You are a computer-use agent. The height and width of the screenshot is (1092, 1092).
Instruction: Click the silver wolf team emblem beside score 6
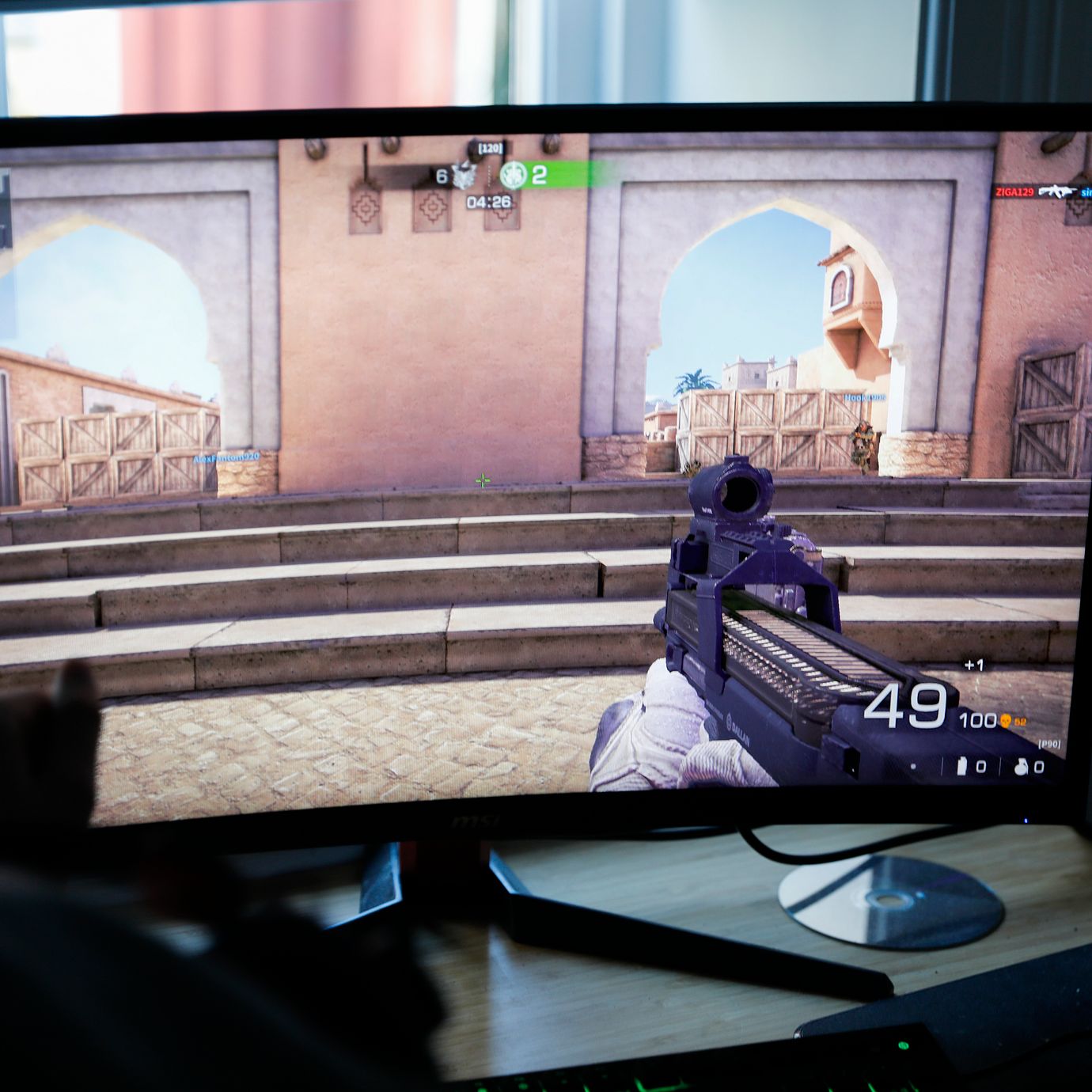click(464, 176)
